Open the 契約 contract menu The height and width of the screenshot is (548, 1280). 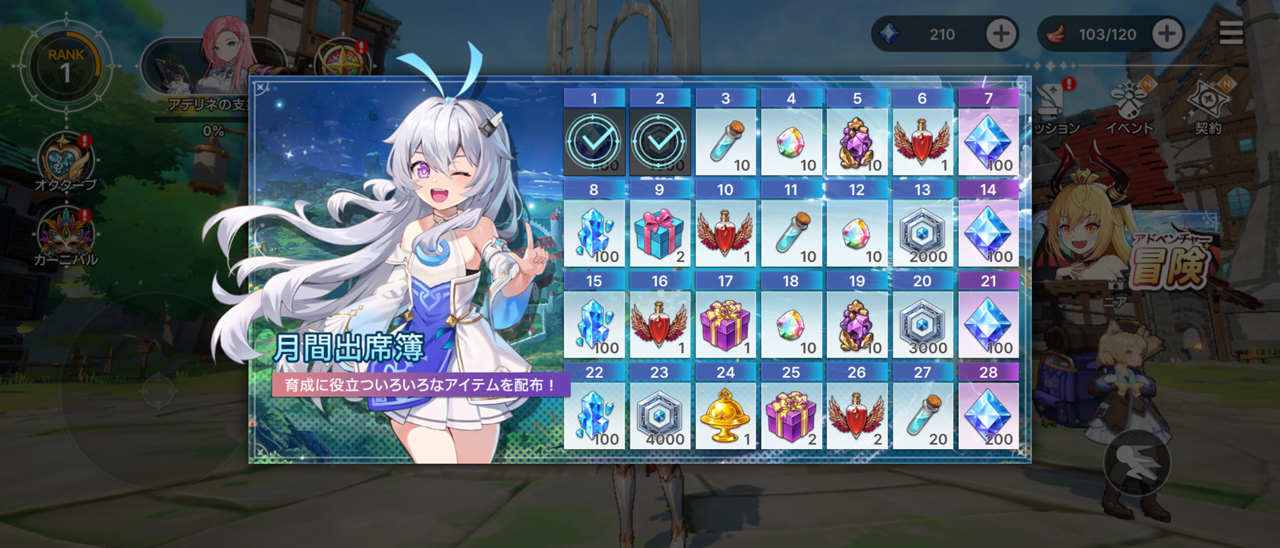(x=1207, y=106)
